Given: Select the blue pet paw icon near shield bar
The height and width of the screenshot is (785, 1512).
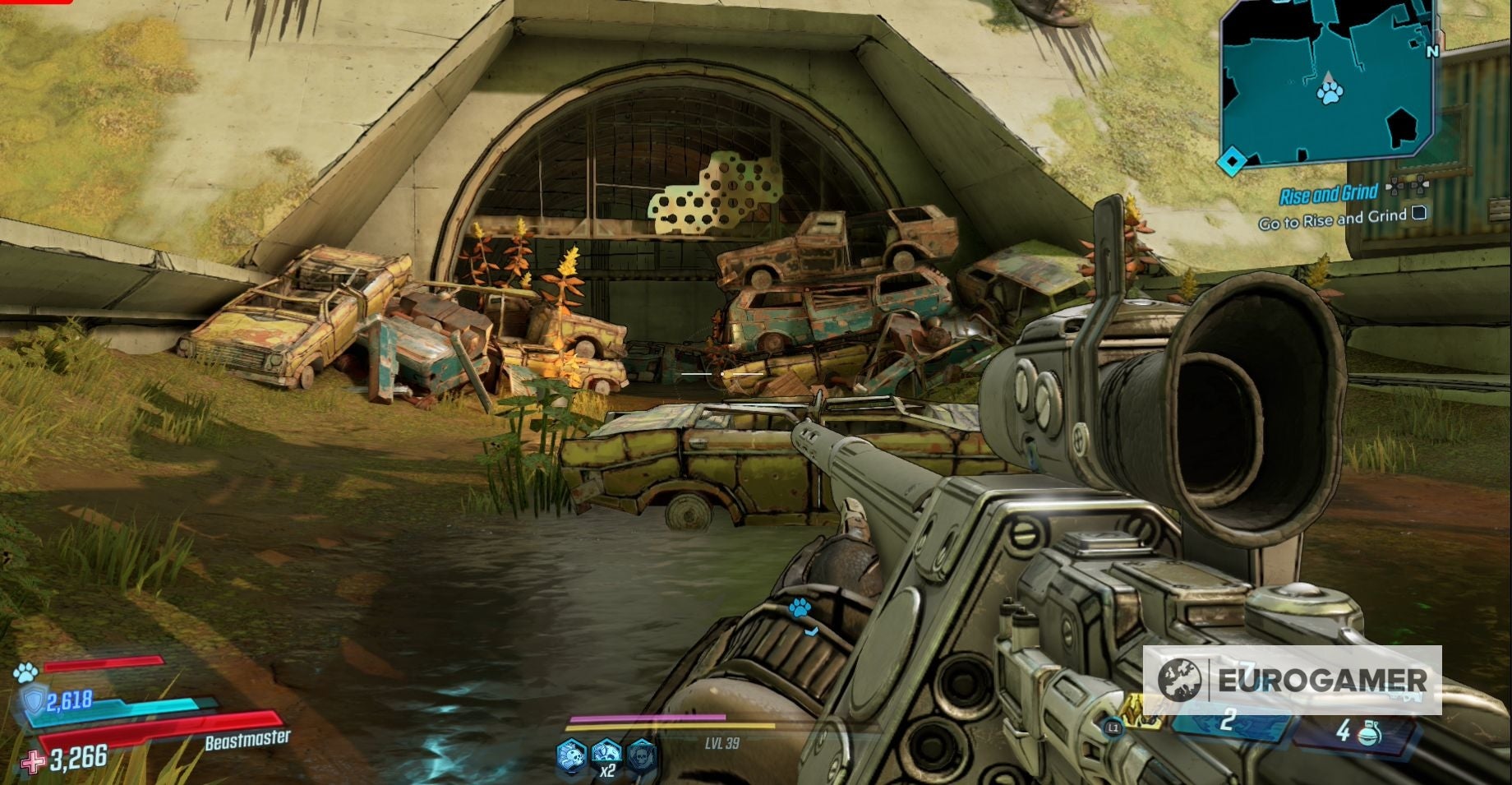Looking at the screenshot, I should [27, 672].
